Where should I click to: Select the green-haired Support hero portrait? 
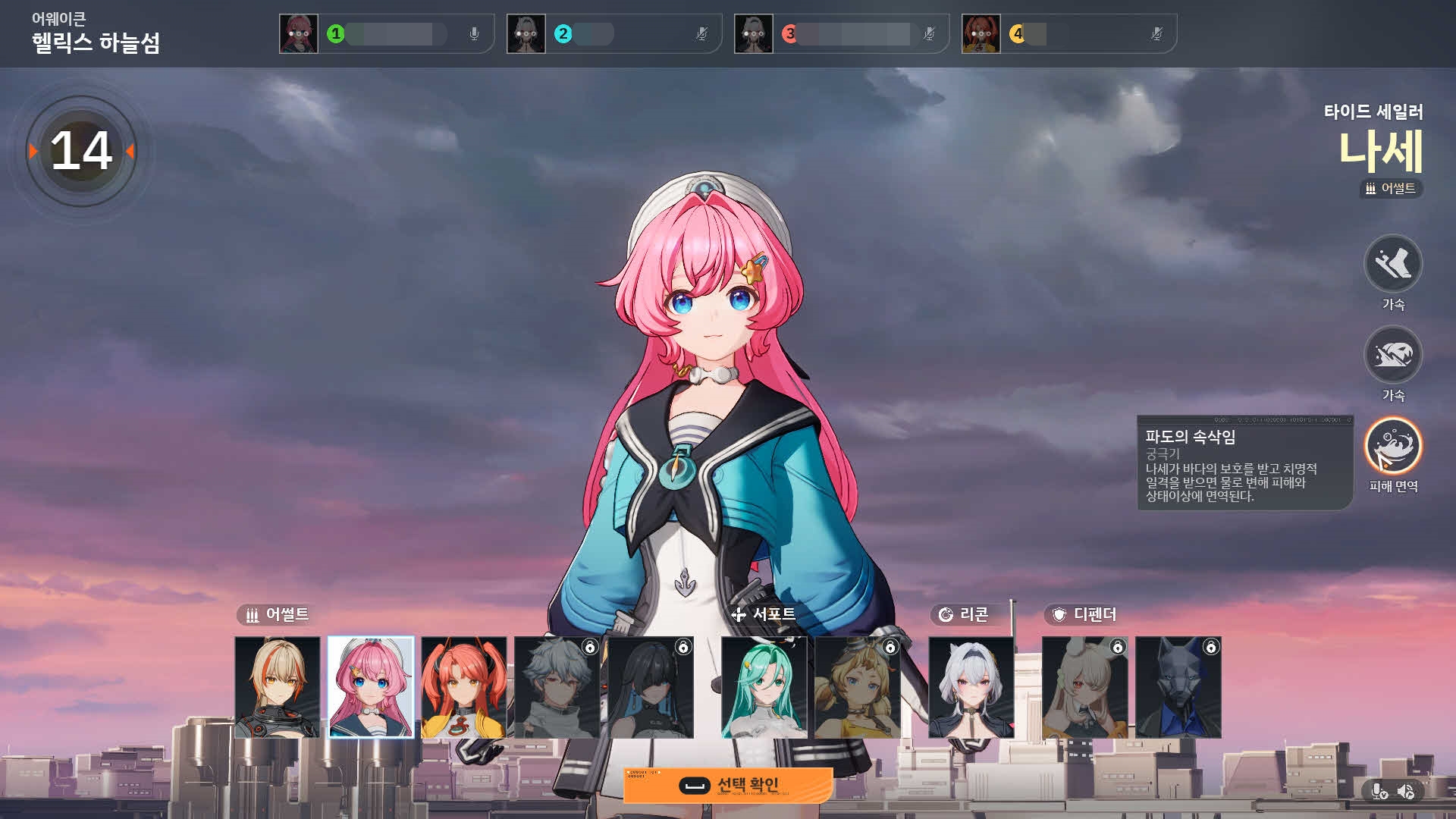(764, 687)
